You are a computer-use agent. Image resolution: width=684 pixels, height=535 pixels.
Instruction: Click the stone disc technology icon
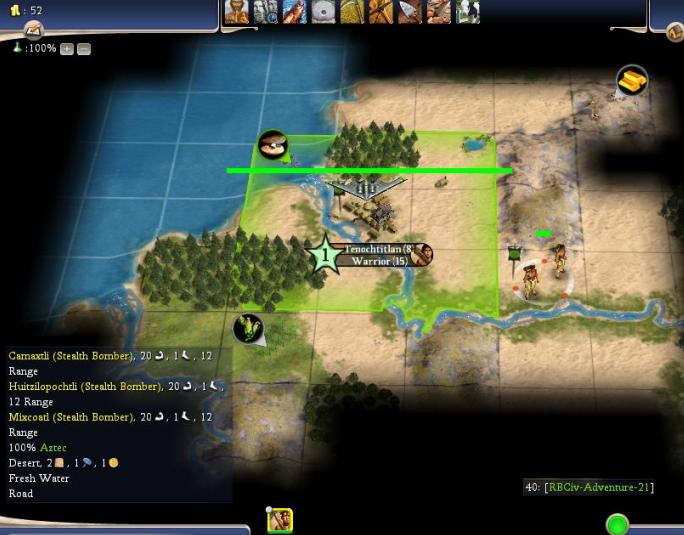[x=323, y=12]
